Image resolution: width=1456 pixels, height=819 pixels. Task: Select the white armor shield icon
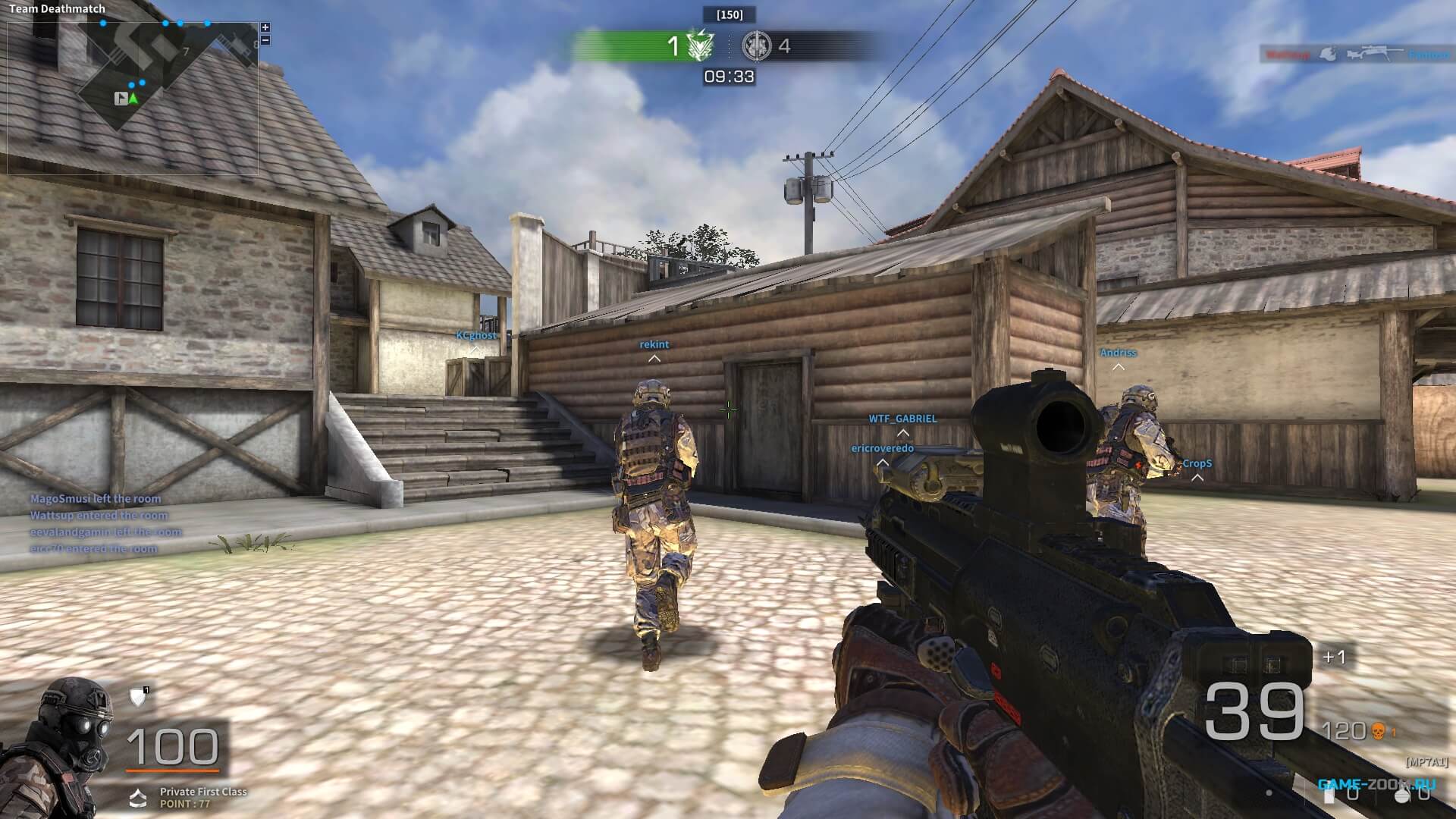point(138,697)
